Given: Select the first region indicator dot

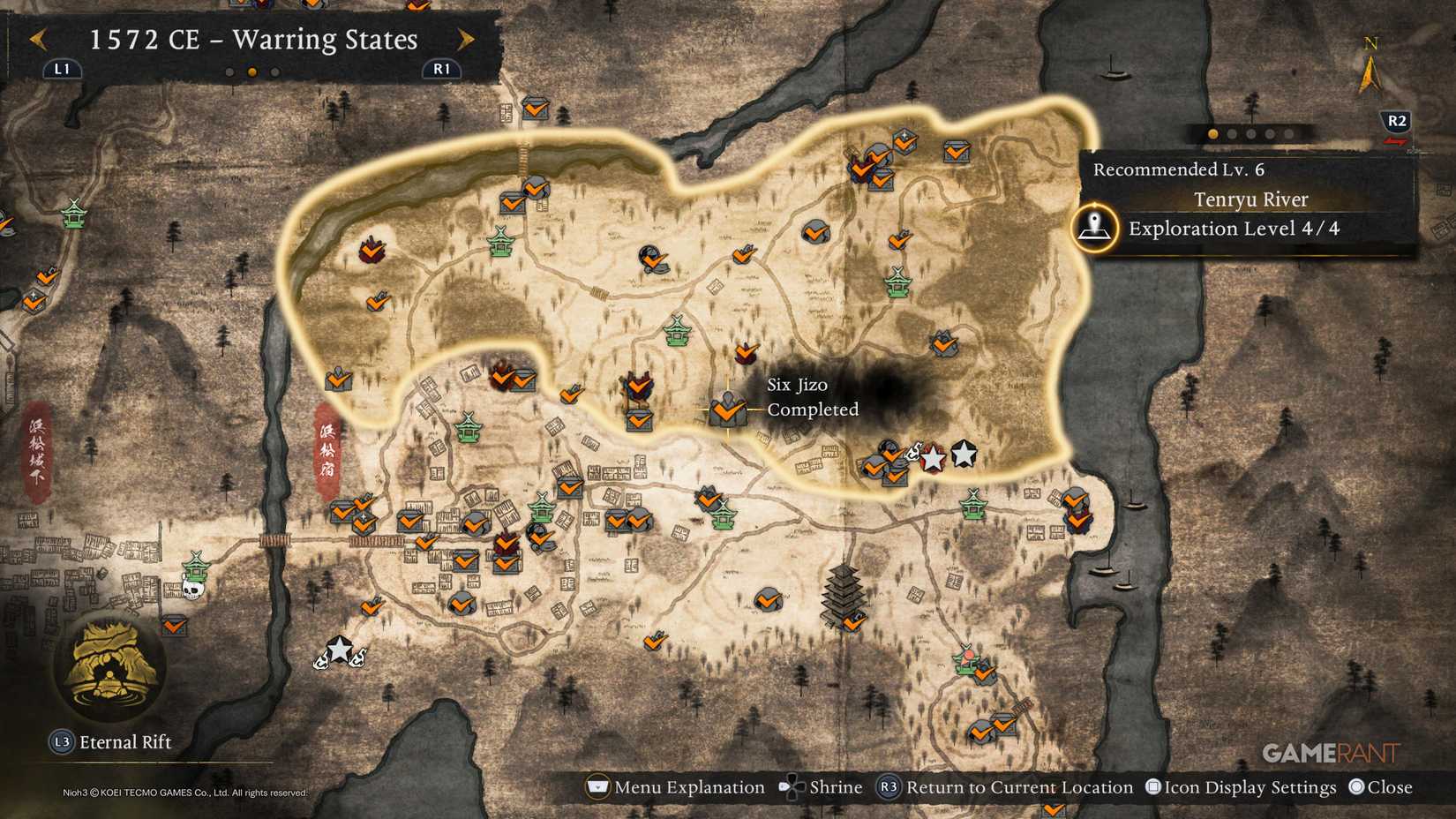Looking at the screenshot, I should pyautogui.click(x=1212, y=134).
